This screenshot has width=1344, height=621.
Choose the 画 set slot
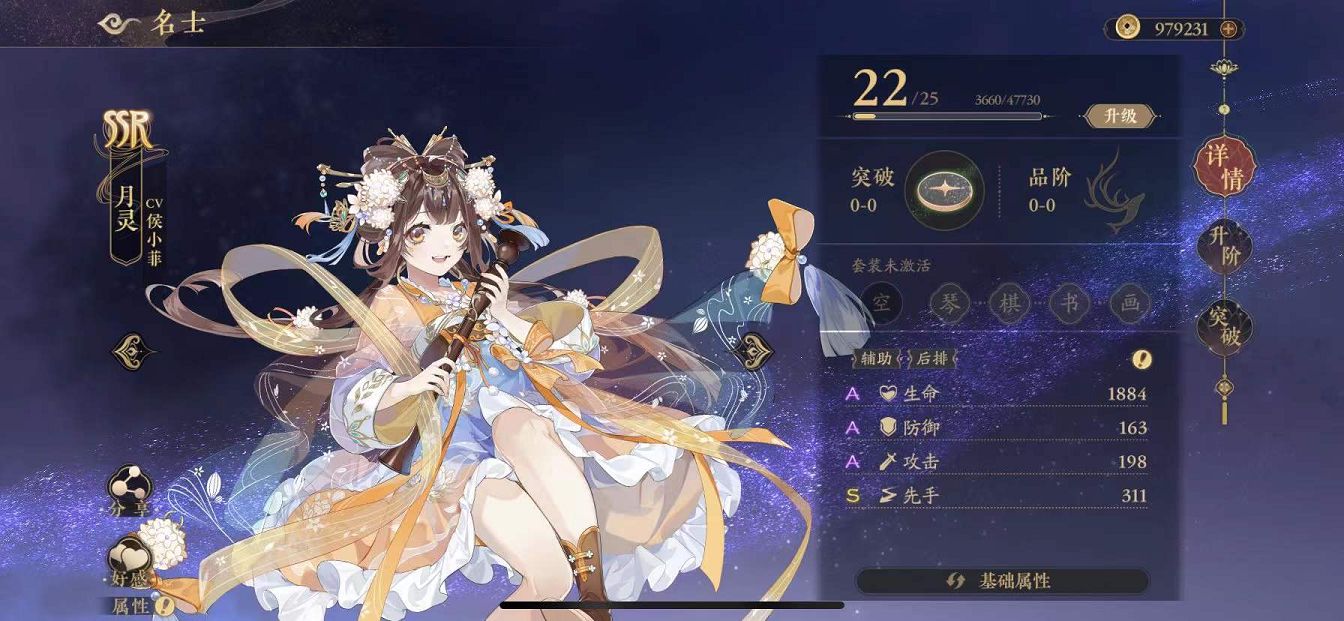click(x=1130, y=304)
